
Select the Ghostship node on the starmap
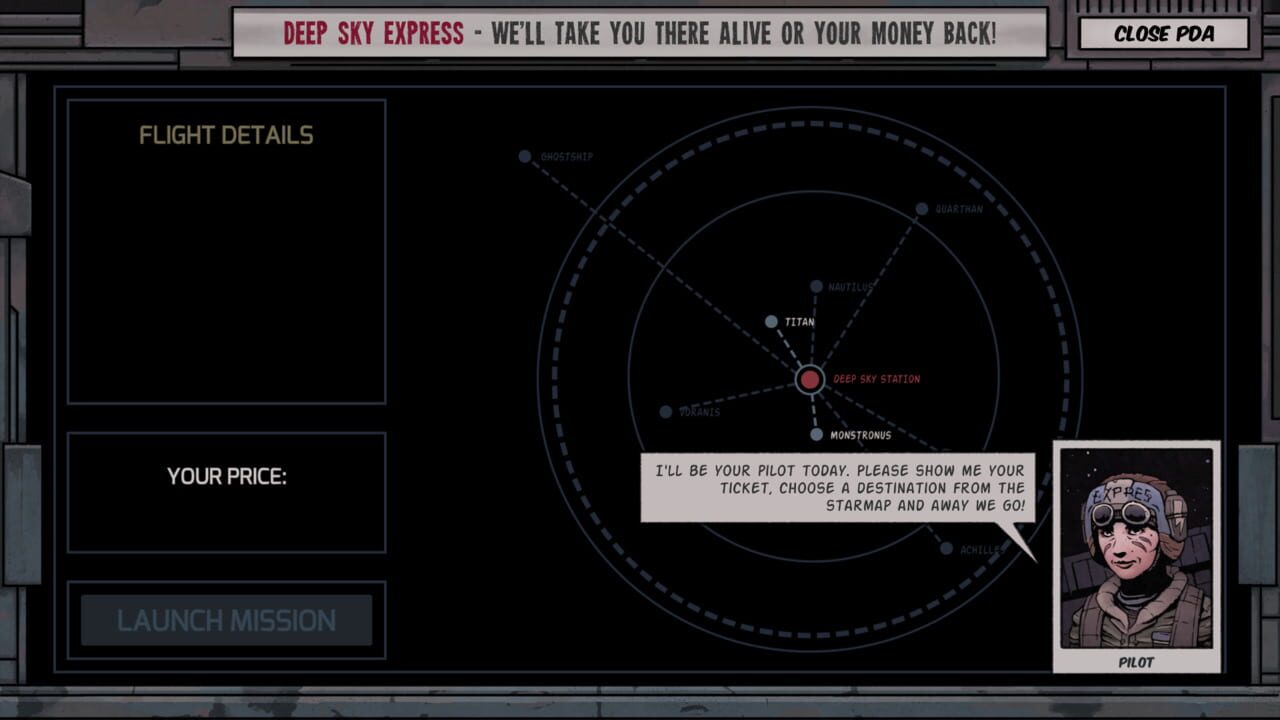point(524,156)
